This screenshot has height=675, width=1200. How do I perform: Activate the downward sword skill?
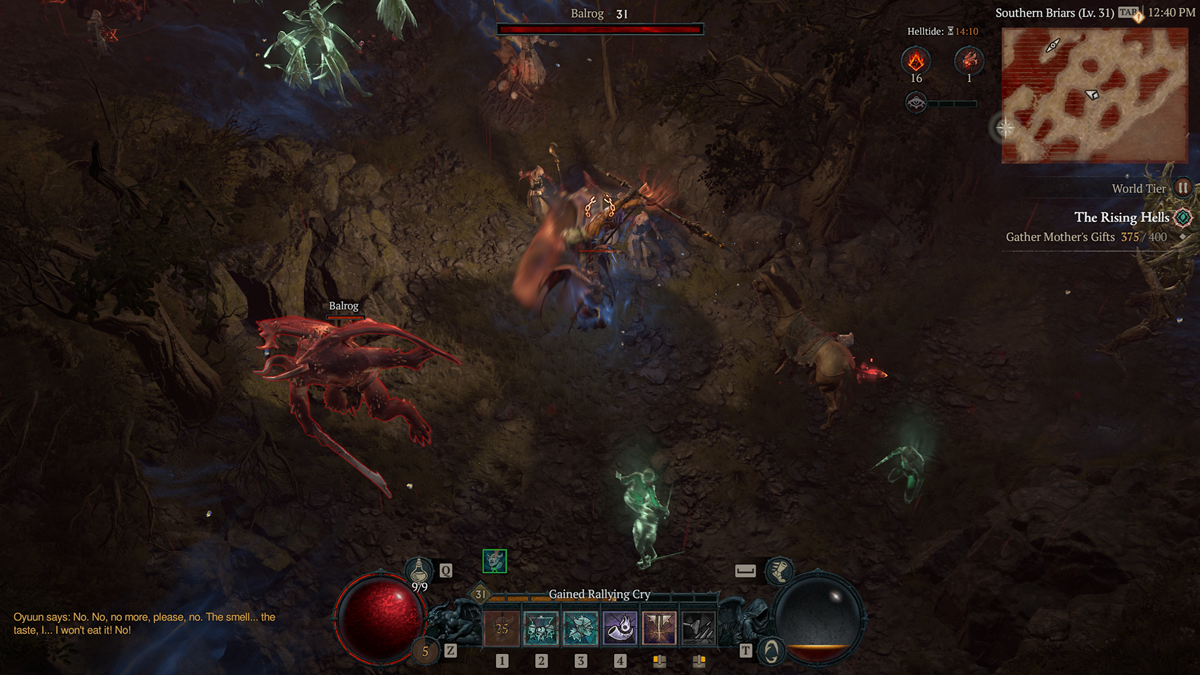[659, 628]
